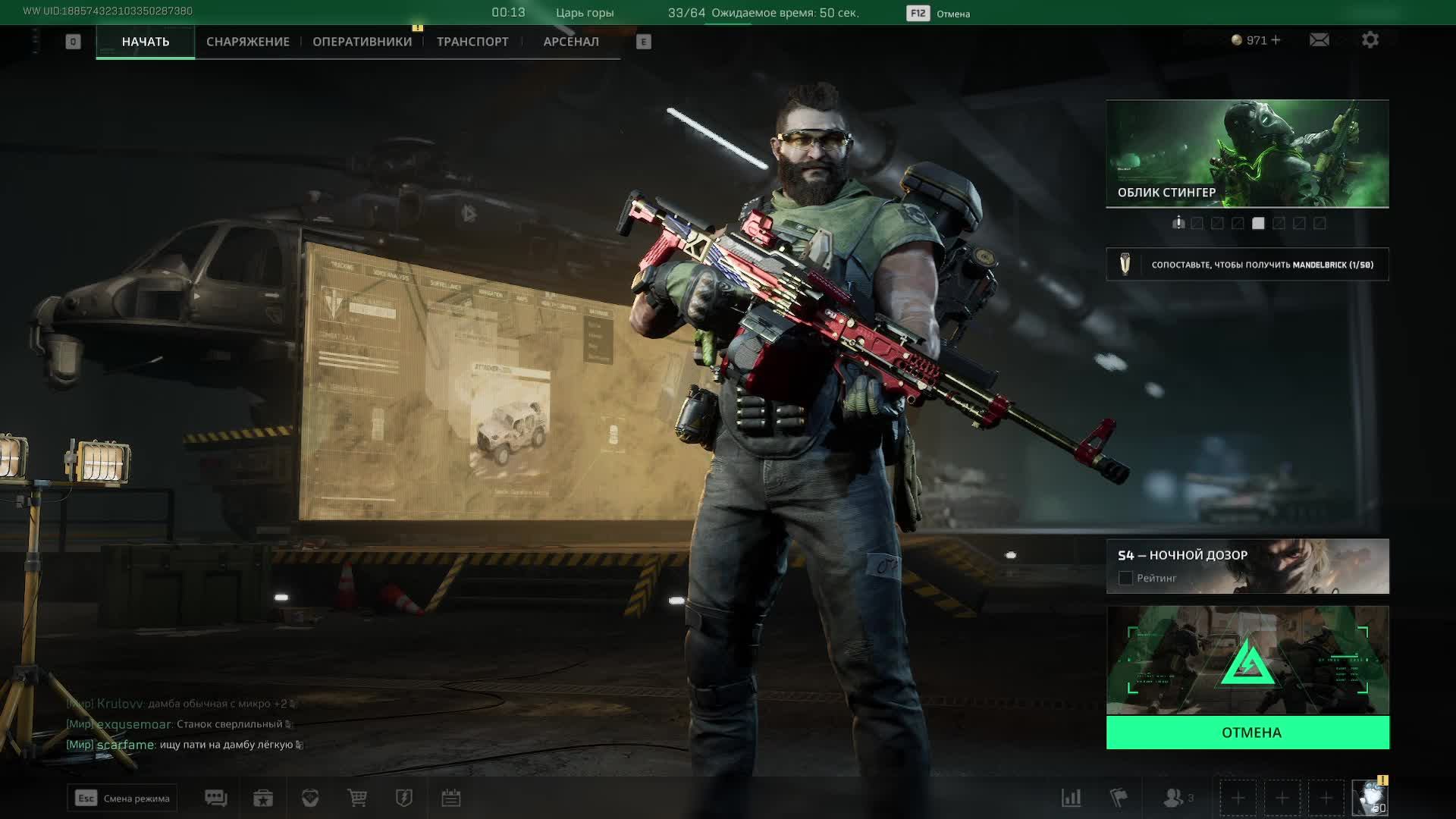Open the mail inbox envelope
The width and height of the screenshot is (1456, 819).
[x=1319, y=39]
